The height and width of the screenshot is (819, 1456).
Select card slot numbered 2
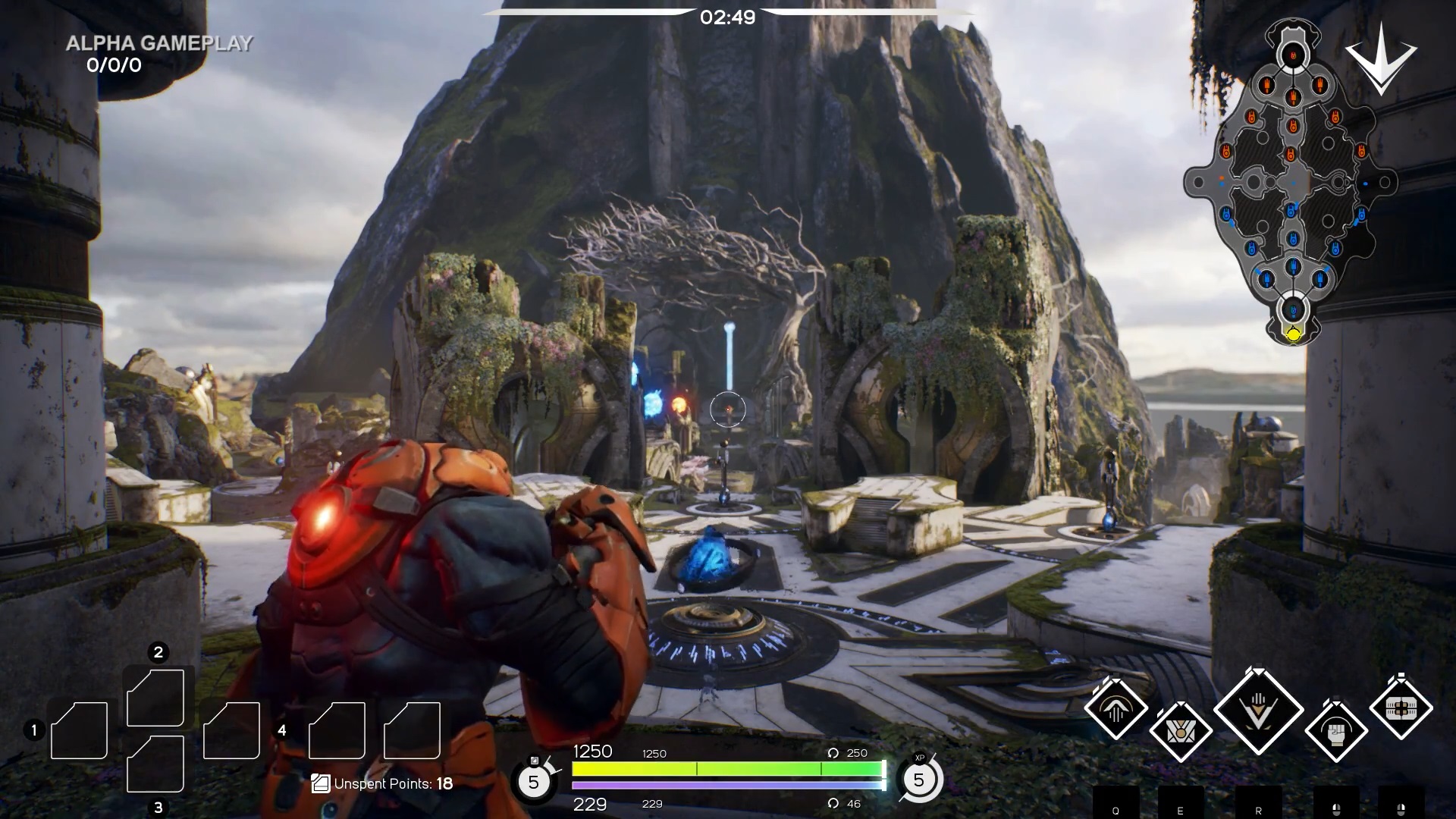pyautogui.click(x=155, y=697)
